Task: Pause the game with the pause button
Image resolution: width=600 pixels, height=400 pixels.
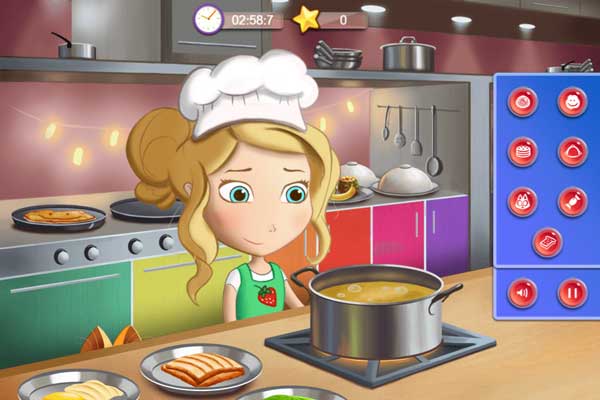Action: [x=573, y=293]
